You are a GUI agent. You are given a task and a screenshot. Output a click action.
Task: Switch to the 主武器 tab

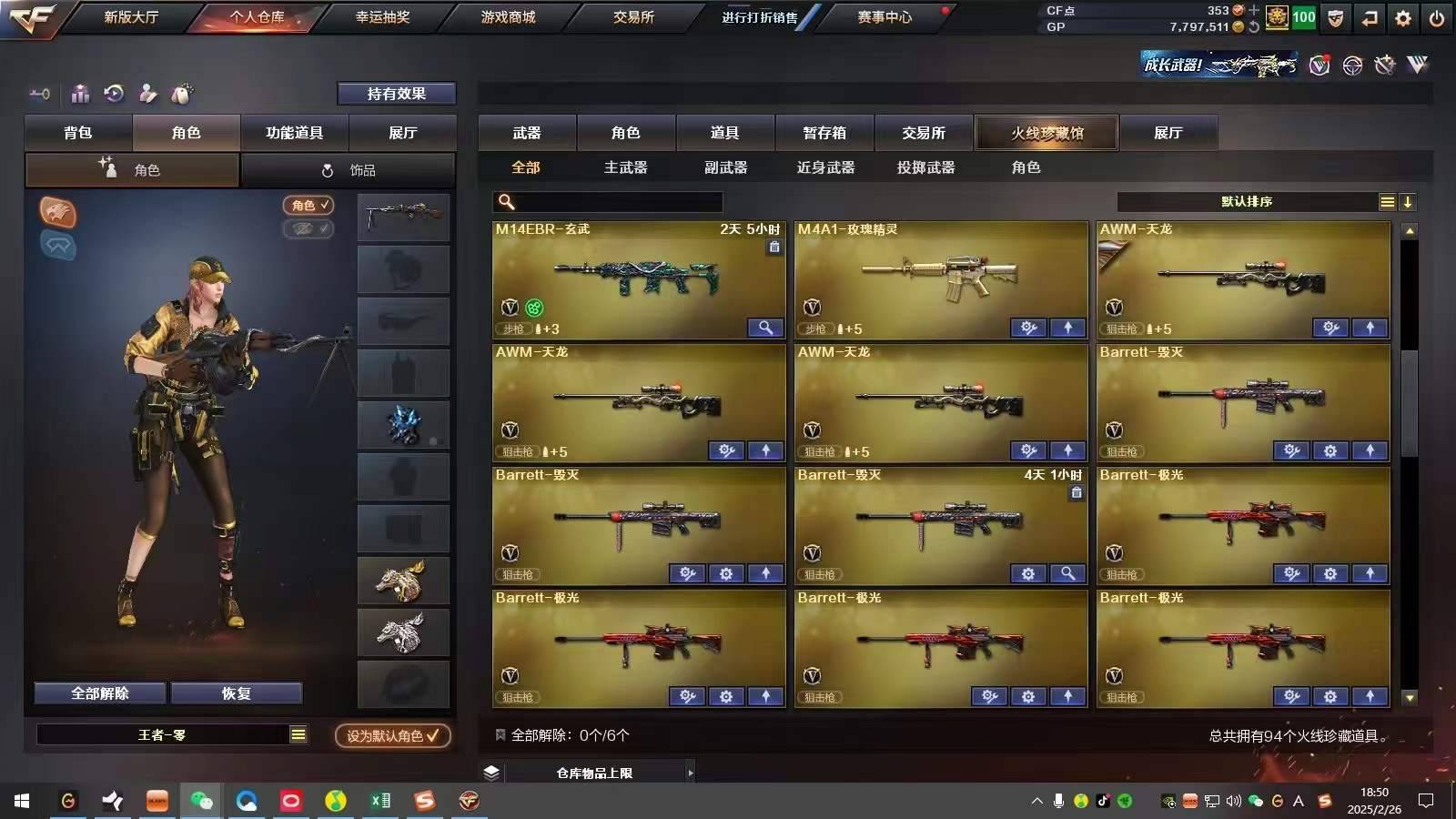click(x=628, y=167)
